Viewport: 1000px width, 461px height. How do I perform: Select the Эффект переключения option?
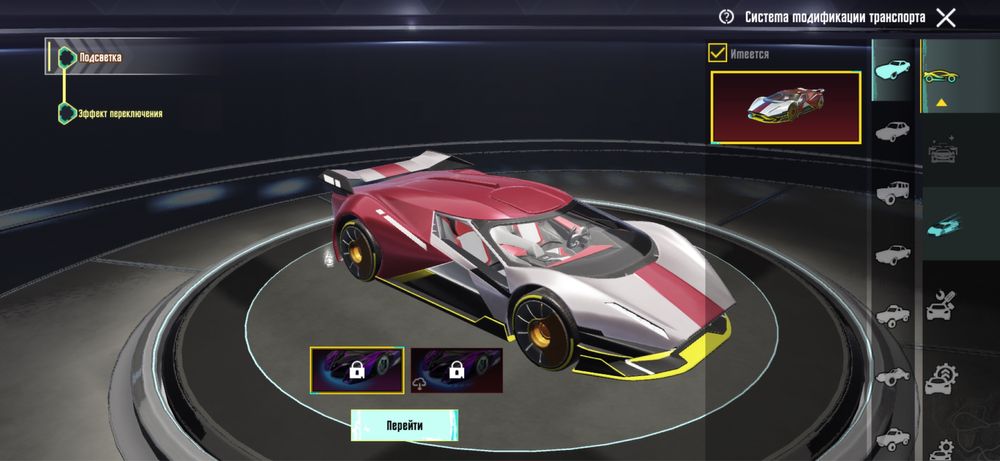120,113
